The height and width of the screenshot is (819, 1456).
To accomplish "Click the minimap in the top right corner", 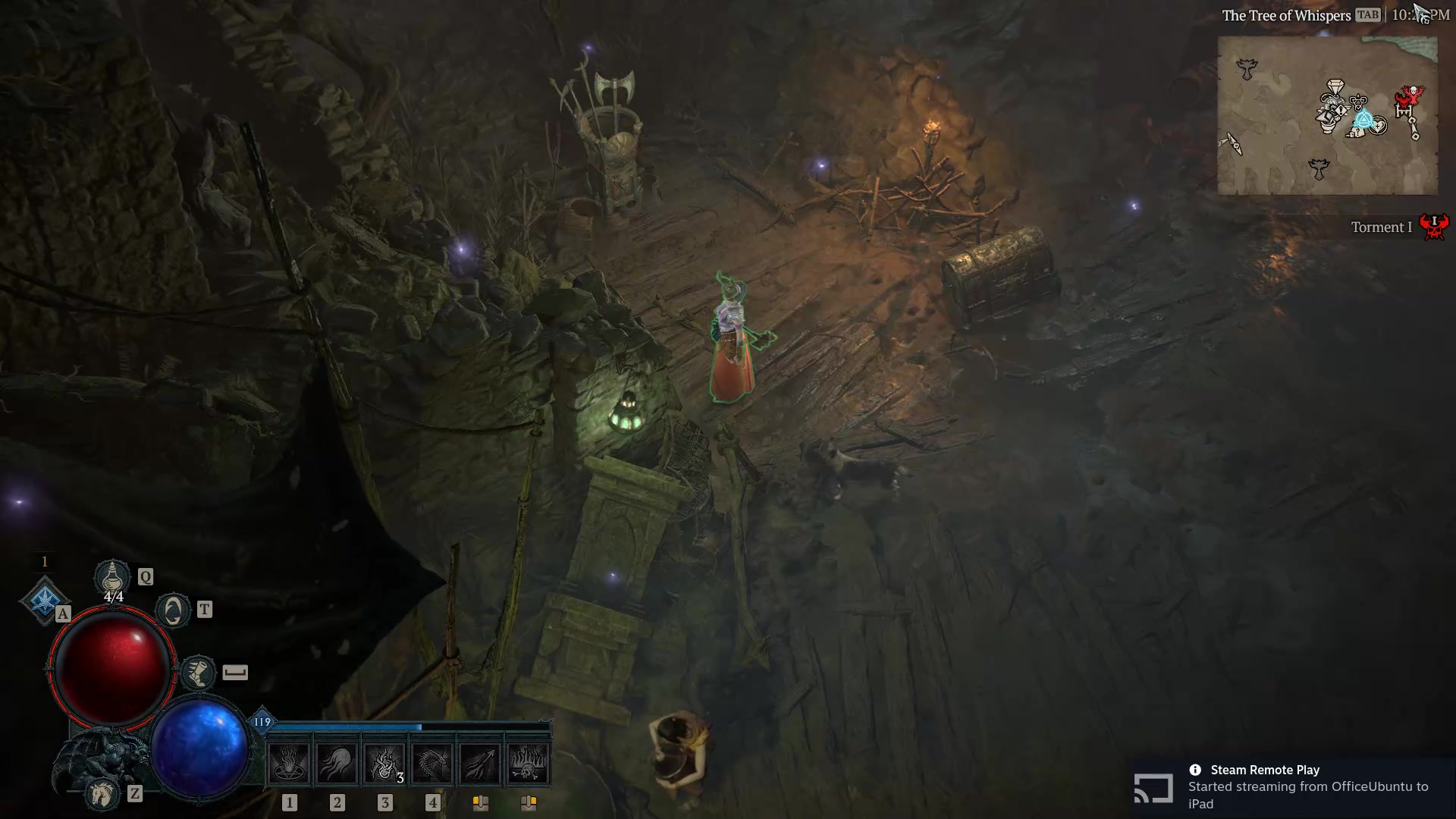I will pos(1327,114).
